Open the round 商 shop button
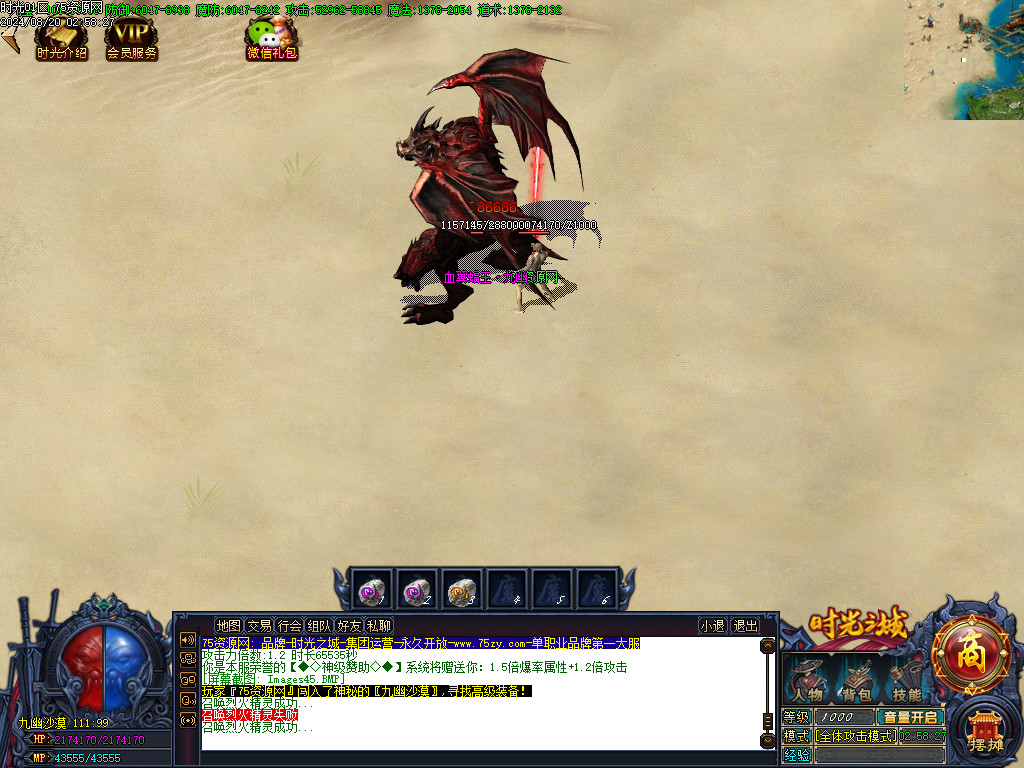Image resolution: width=1024 pixels, height=768 pixels. [x=970, y=654]
